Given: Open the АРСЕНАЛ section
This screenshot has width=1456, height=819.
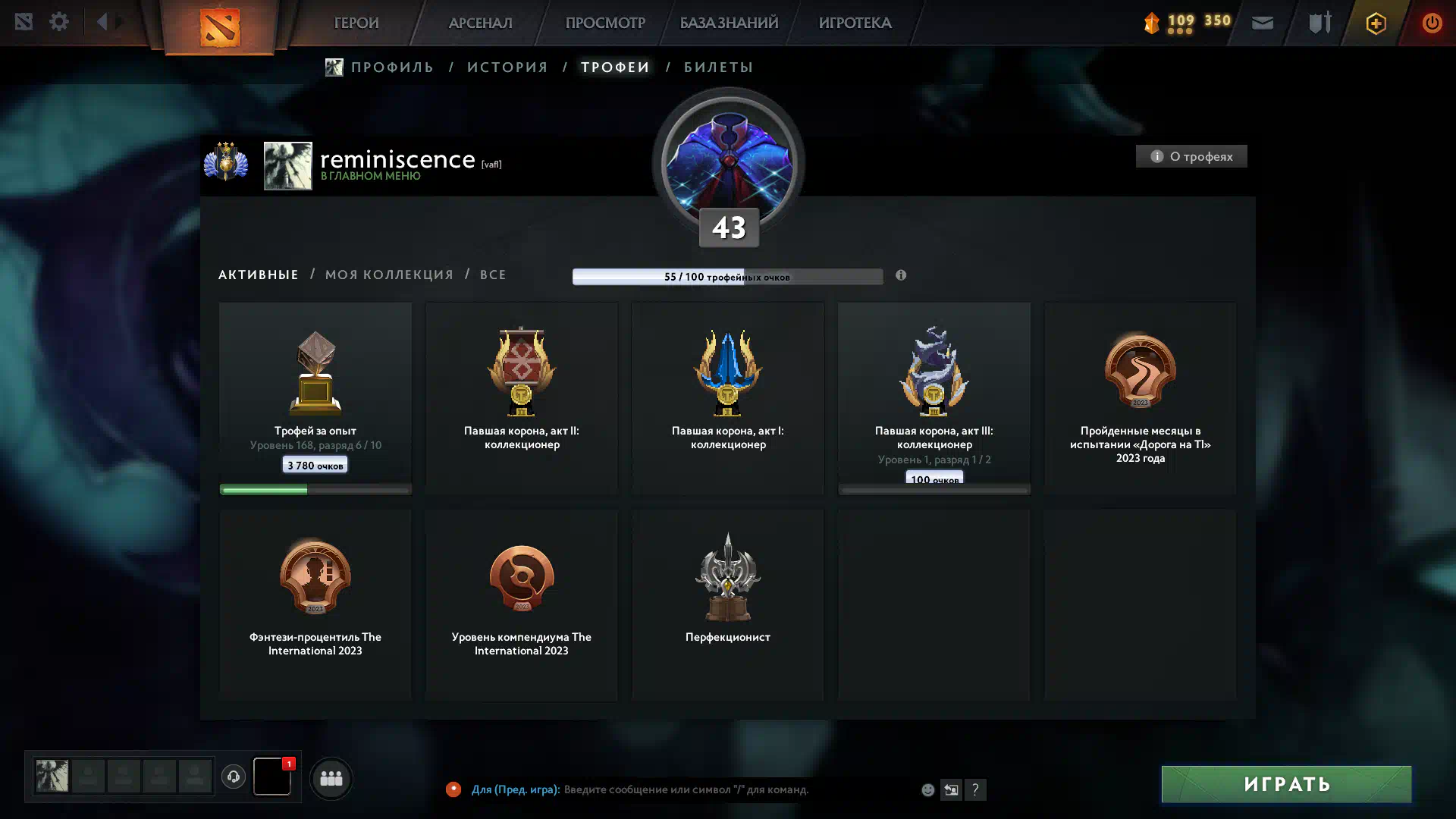Looking at the screenshot, I should [480, 23].
